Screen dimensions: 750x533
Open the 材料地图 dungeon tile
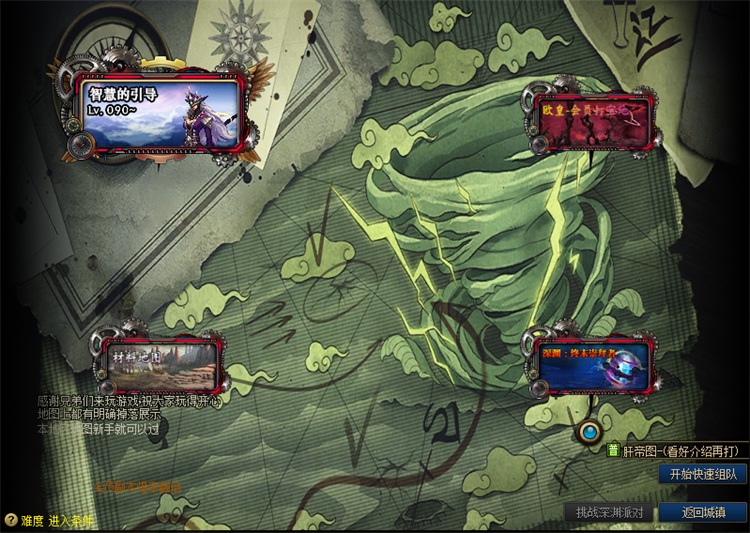(x=157, y=362)
